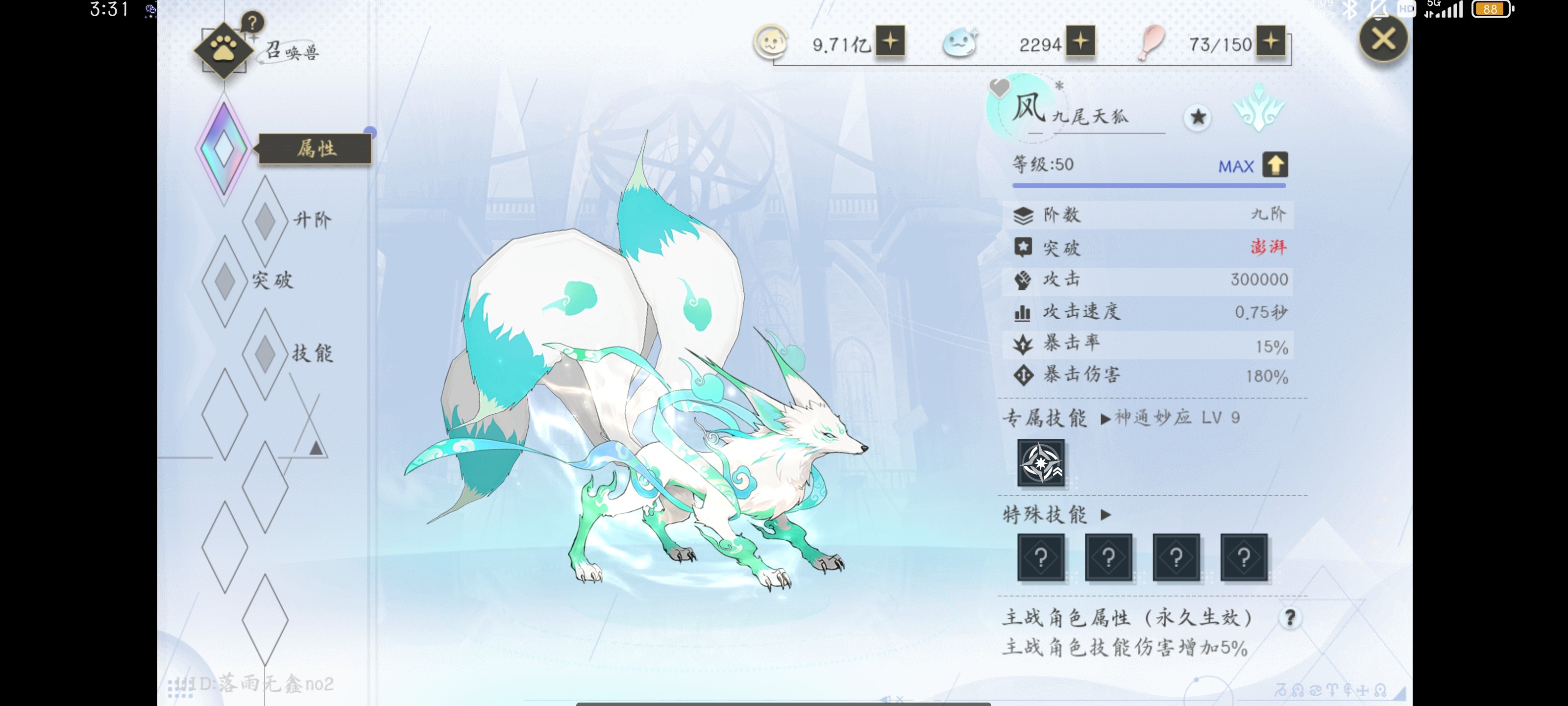The height and width of the screenshot is (706, 1568).
Task: Show help for 主战角色属性
Action: click(x=1289, y=618)
